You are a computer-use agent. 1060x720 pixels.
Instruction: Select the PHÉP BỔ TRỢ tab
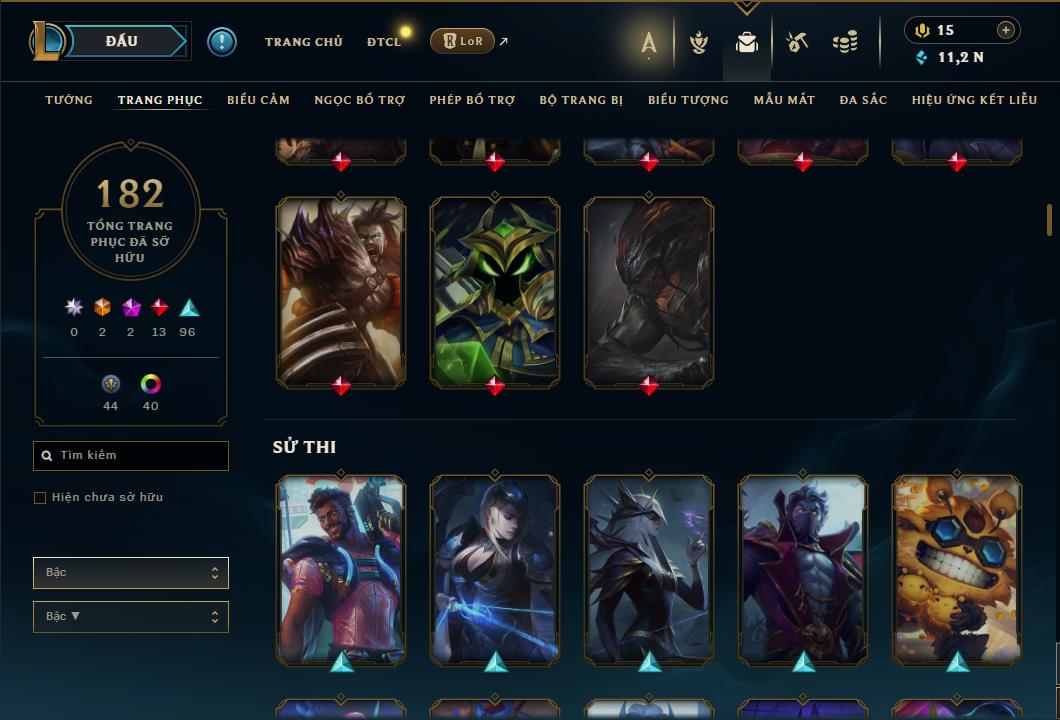tap(472, 100)
